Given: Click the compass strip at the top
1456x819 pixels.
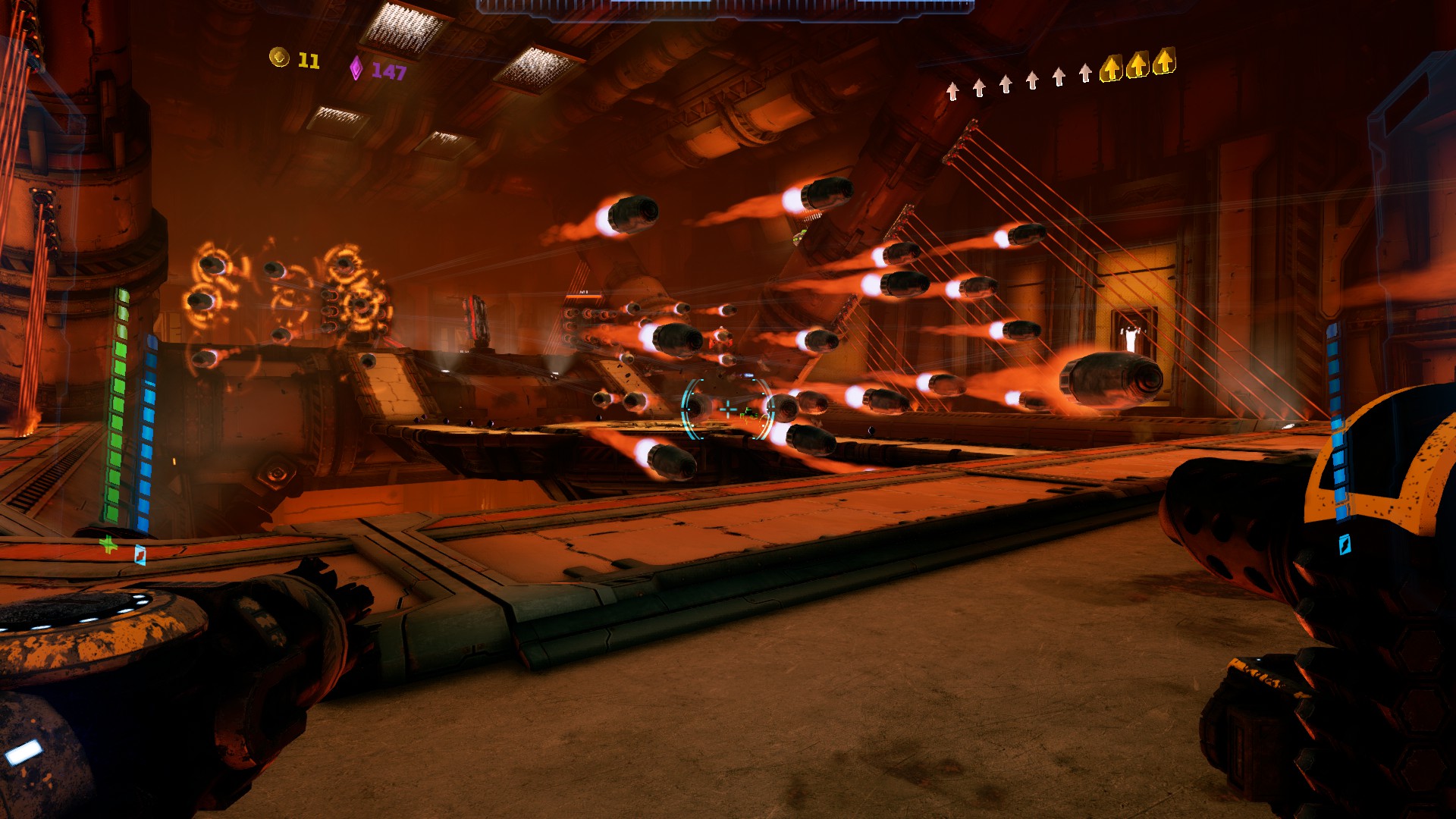Looking at the screenshot, I should (724, 7).
